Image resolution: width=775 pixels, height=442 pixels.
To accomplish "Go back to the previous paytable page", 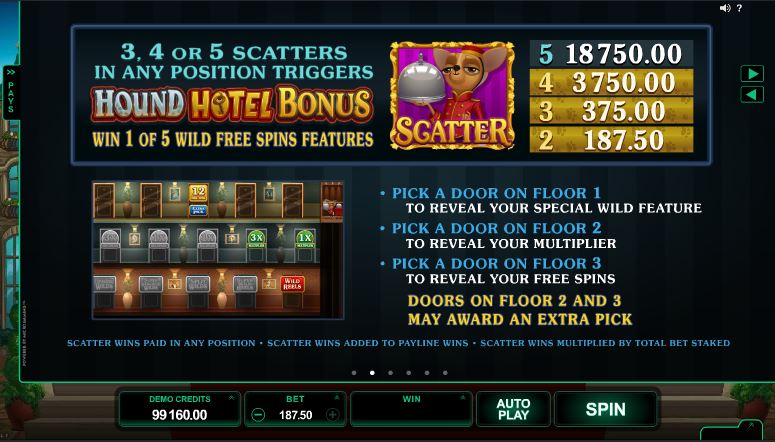I will point(752,94).
